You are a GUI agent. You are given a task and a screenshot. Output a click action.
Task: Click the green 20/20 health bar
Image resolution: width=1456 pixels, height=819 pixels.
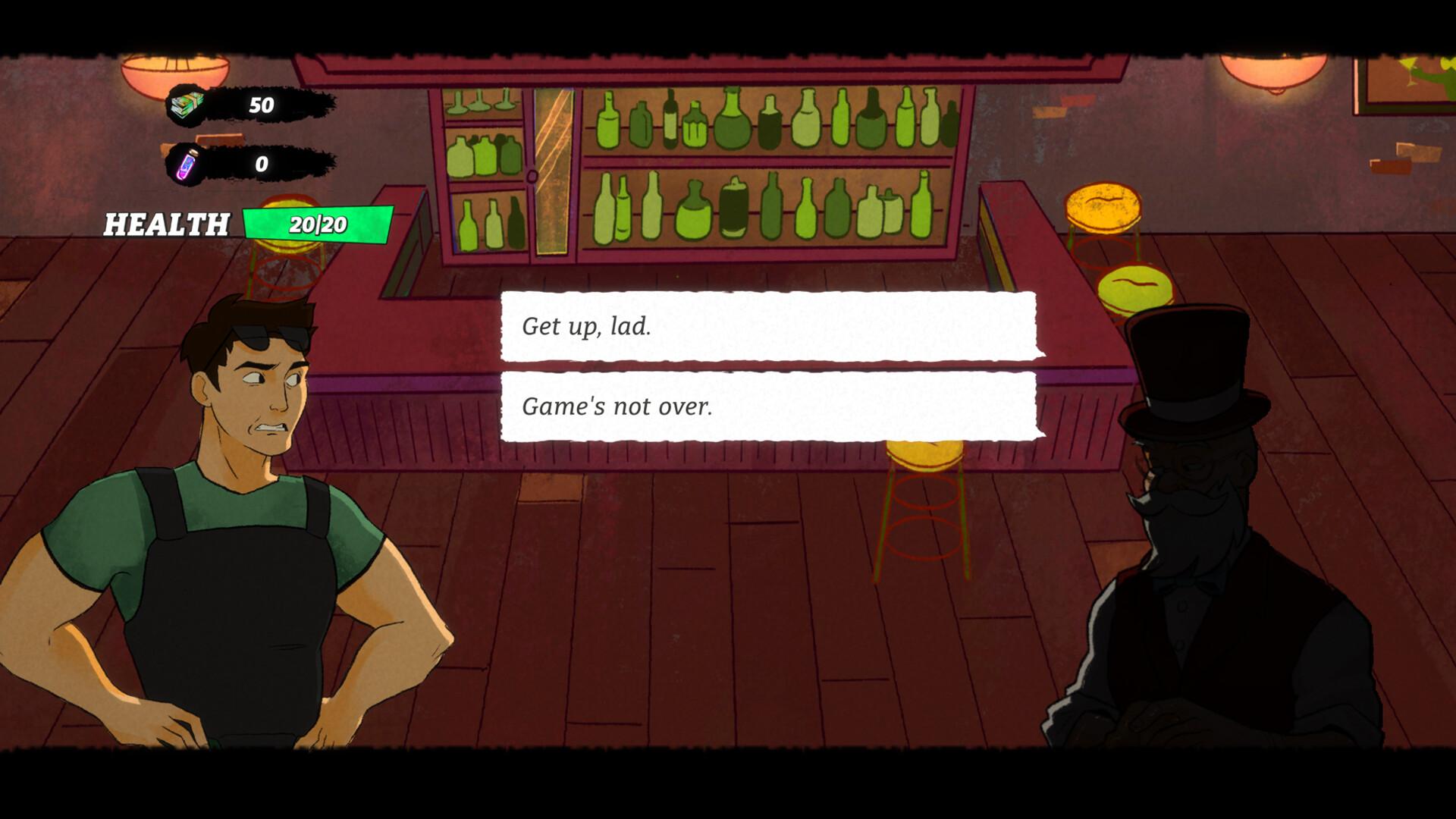tap(318, 222)
